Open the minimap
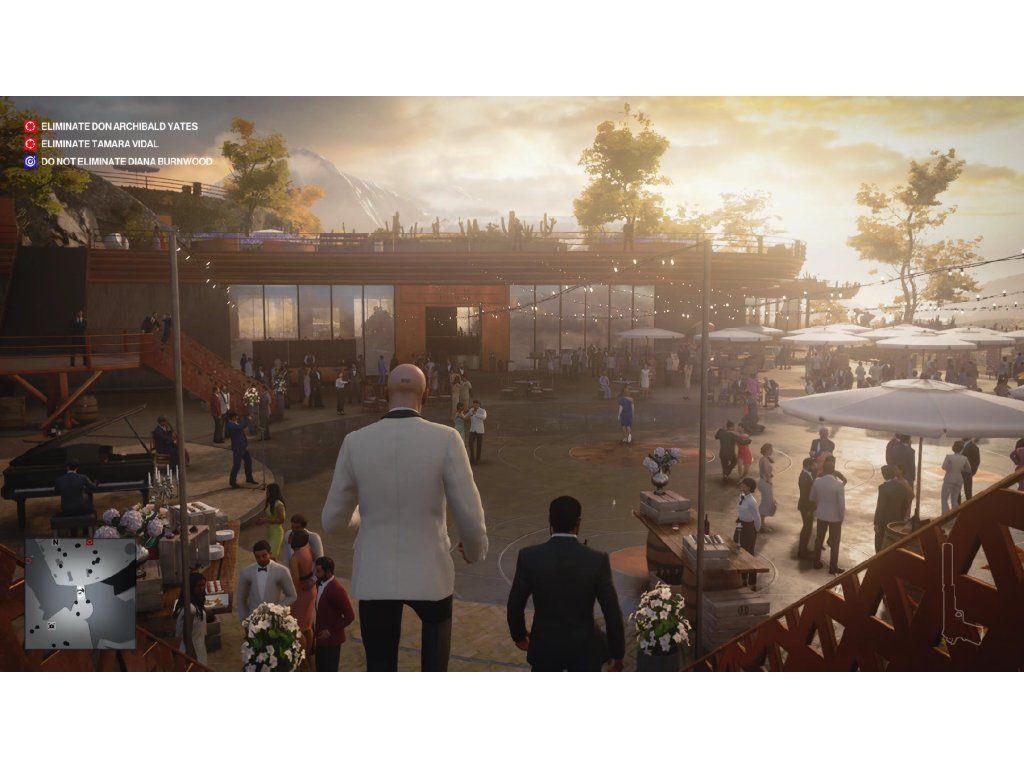The height and width of the screenshot is (768, 1024). [80, 593]
